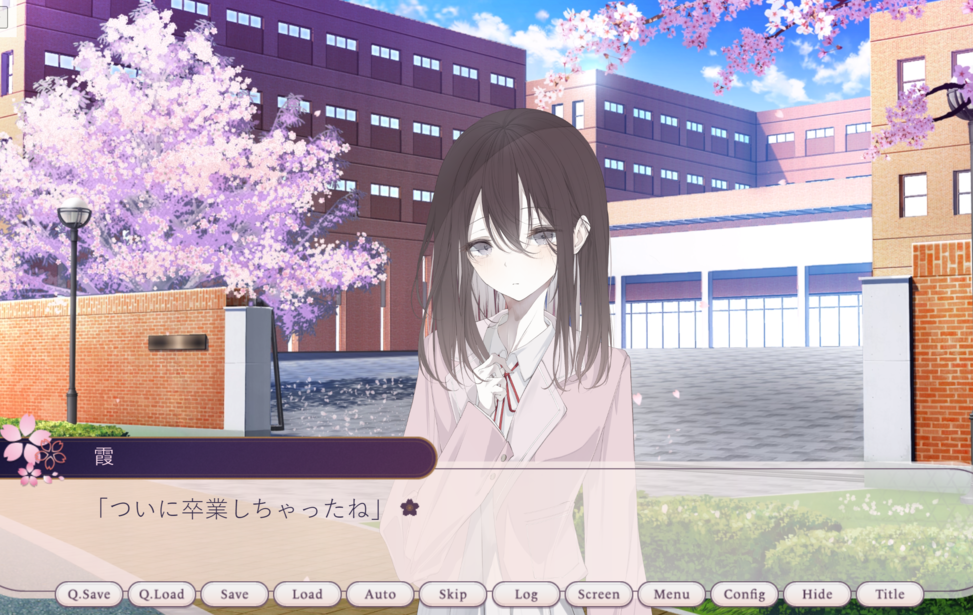
Task: Select the Screen button
Action: (599, 594)
